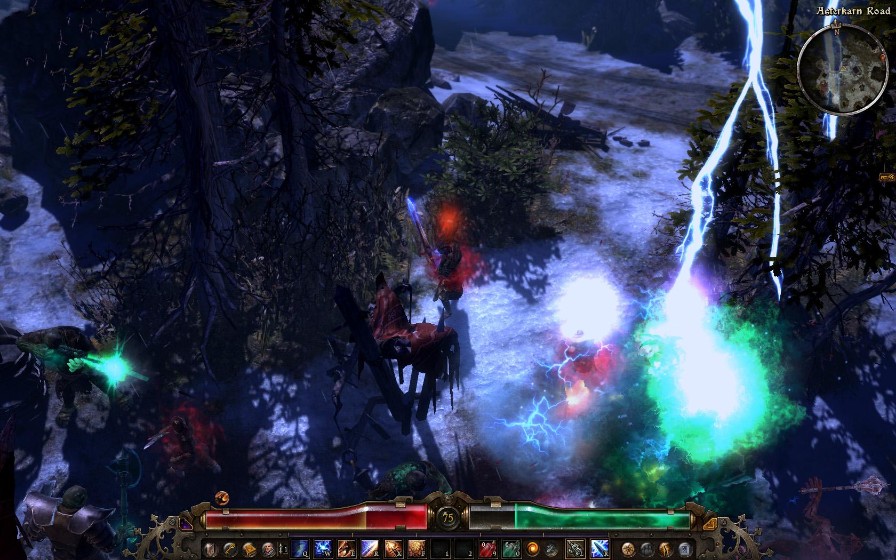Use the green energy potion
This screenshot has width=896, height=560.
[509, 549]
